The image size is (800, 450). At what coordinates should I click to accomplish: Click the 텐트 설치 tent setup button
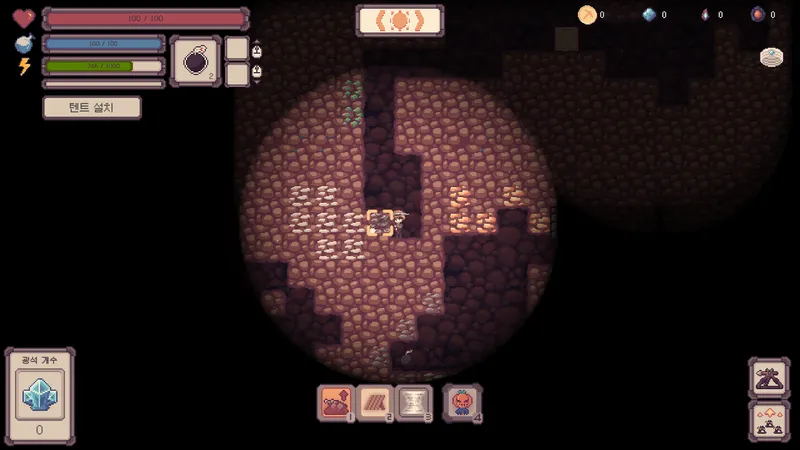(92, 107)
